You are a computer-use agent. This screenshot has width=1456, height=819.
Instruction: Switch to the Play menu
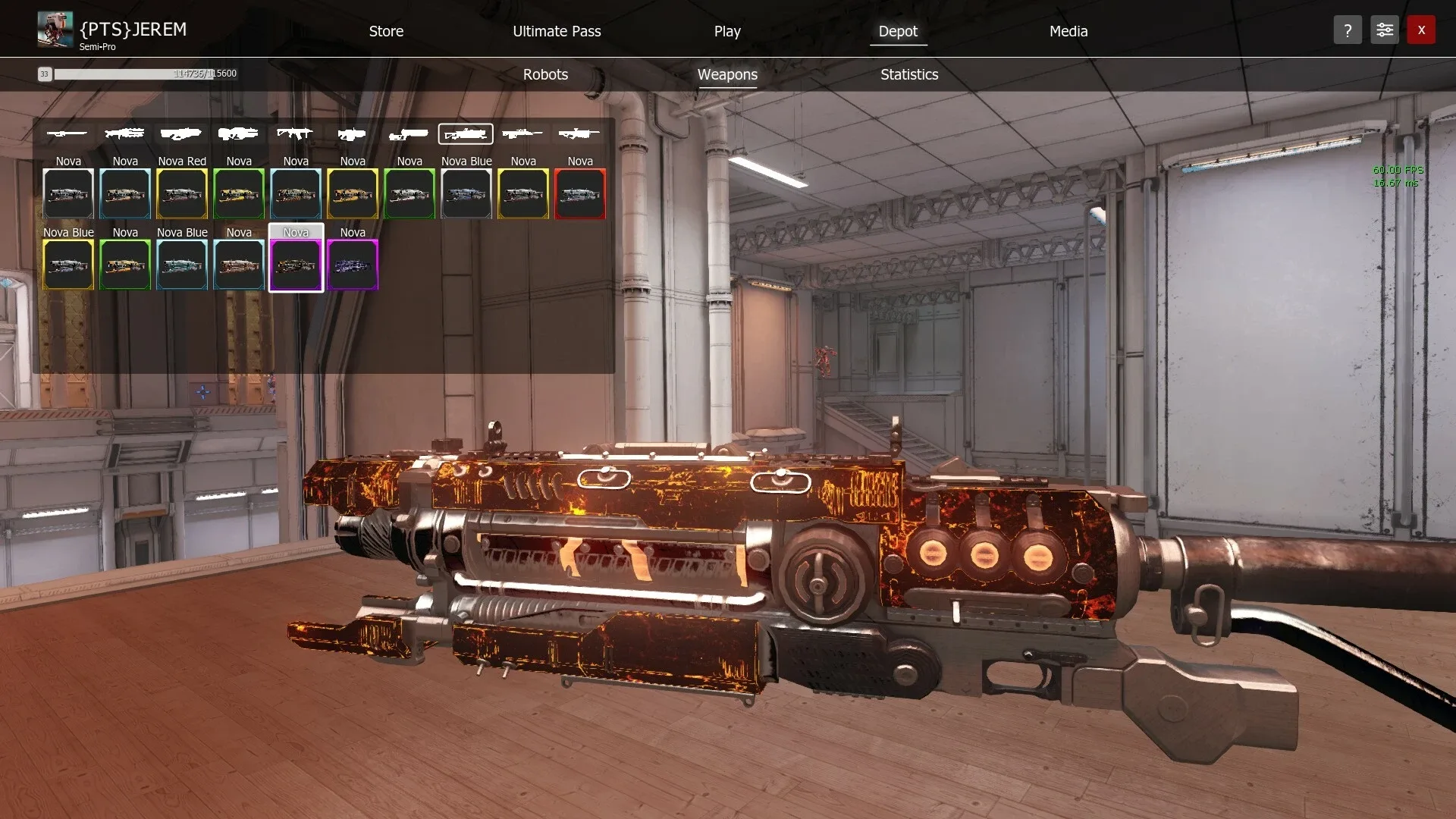click(726, 31)
